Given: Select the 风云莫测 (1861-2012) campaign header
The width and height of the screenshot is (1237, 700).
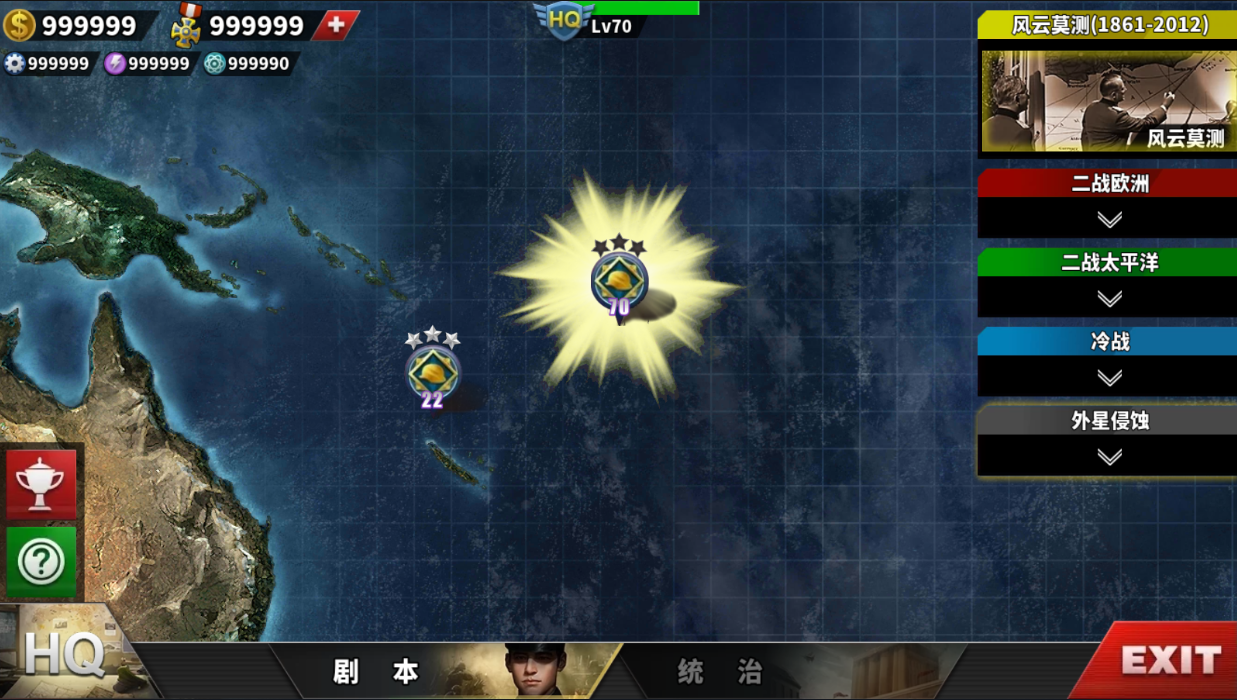Looking at the screenshot, I should [1108, 25].
